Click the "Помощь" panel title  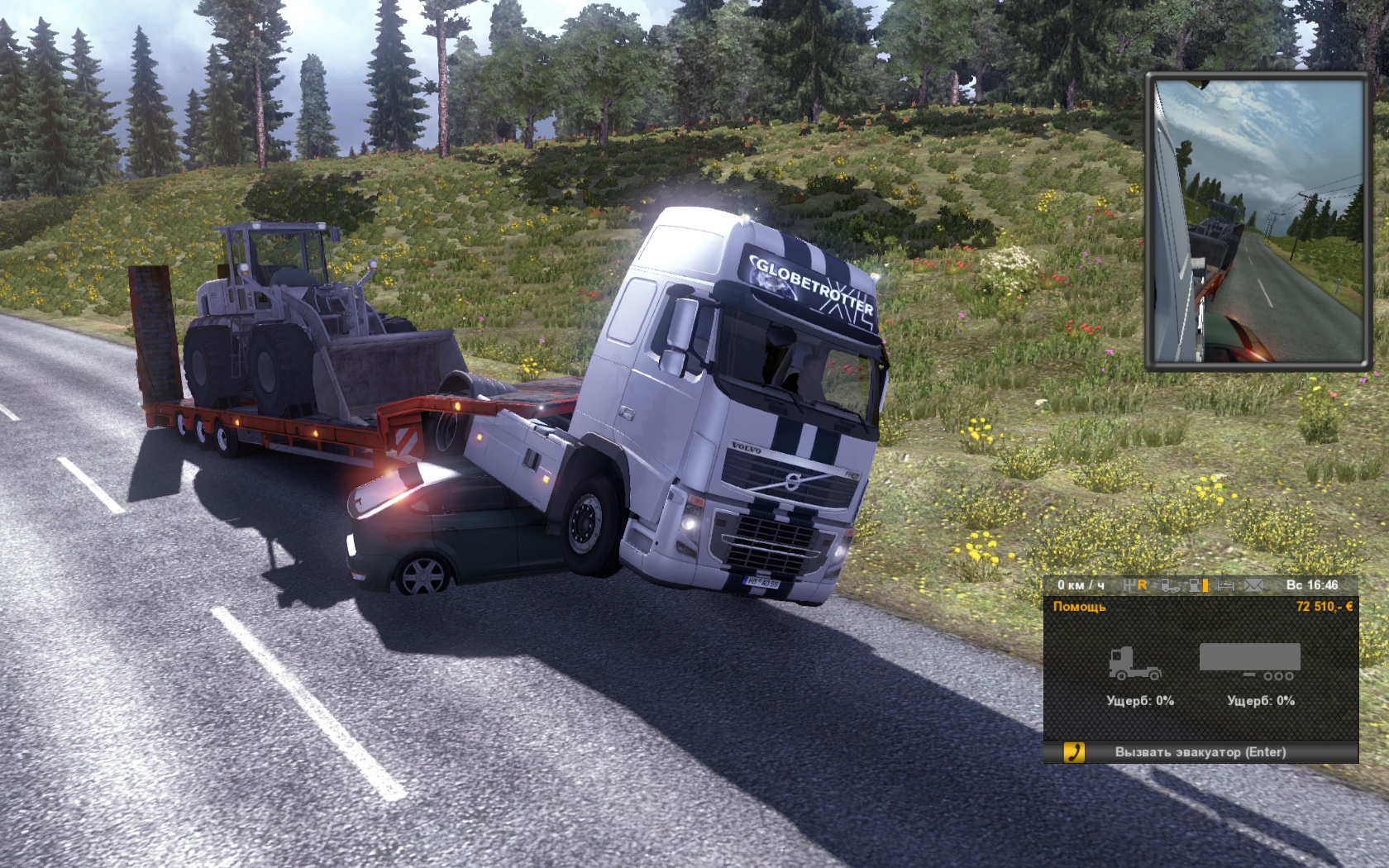coord(1079,607)
